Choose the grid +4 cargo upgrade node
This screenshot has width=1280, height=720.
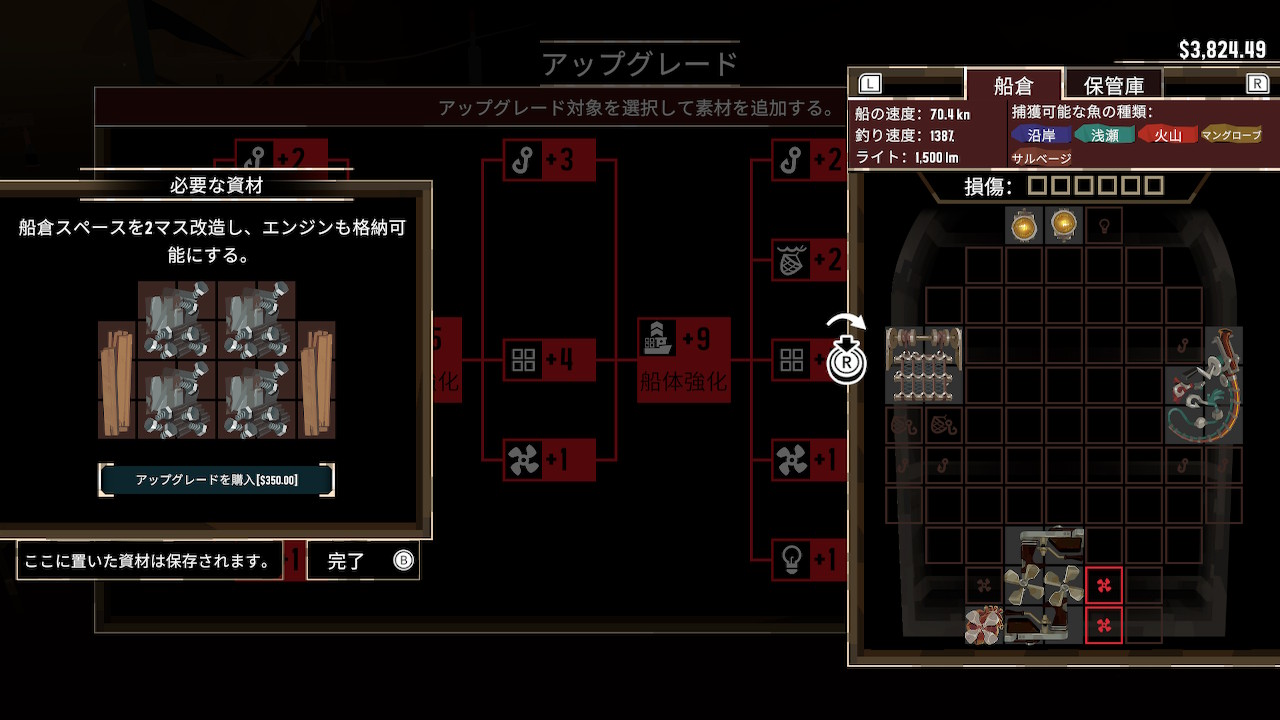550,360
